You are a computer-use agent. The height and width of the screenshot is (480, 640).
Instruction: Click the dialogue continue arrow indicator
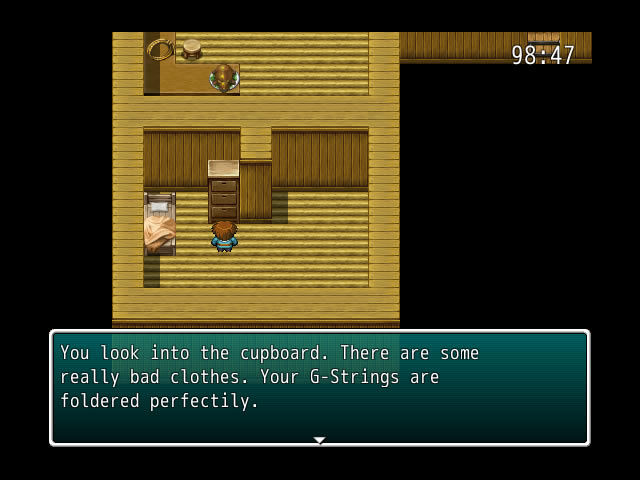point(319,440)
